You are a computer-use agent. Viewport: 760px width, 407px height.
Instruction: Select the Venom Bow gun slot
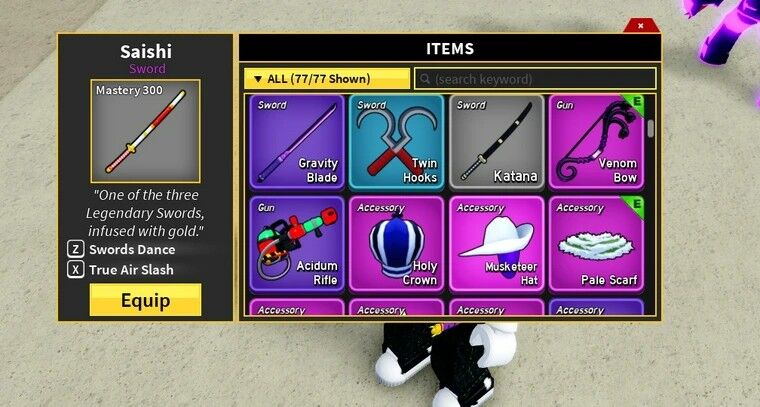click(x=596, y=141)
